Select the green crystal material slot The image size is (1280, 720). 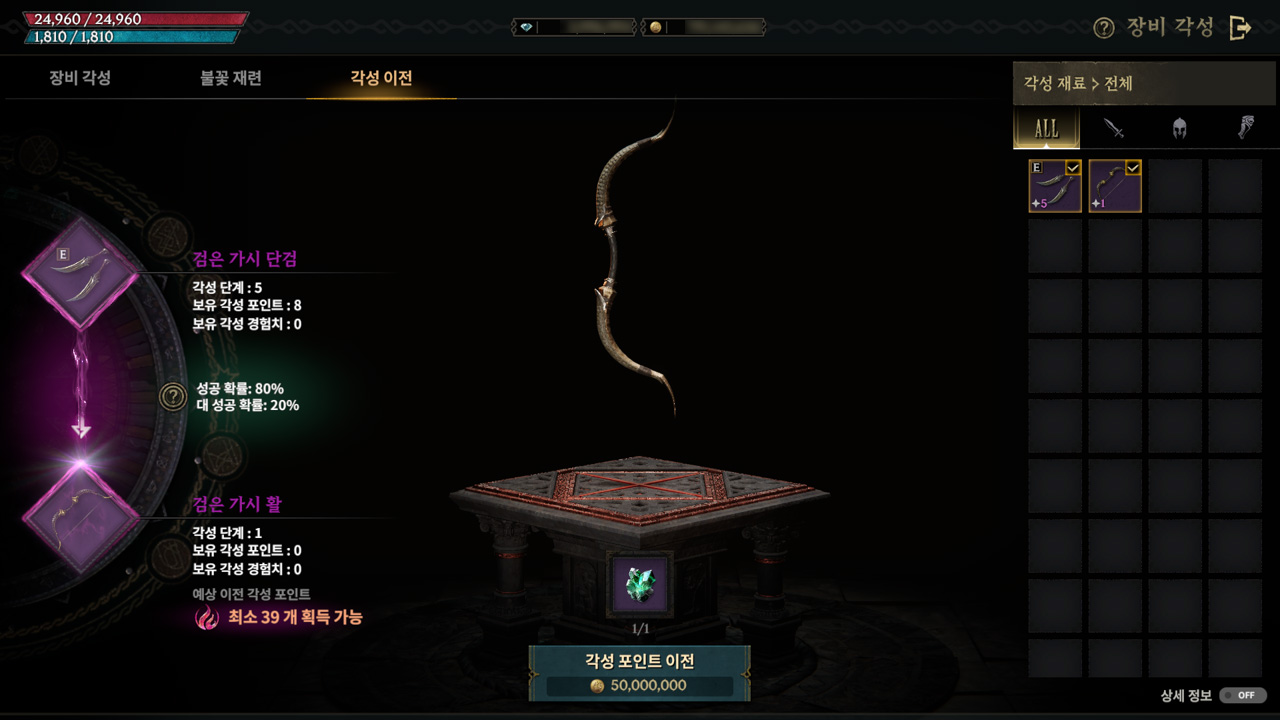(x=640, y=586)
